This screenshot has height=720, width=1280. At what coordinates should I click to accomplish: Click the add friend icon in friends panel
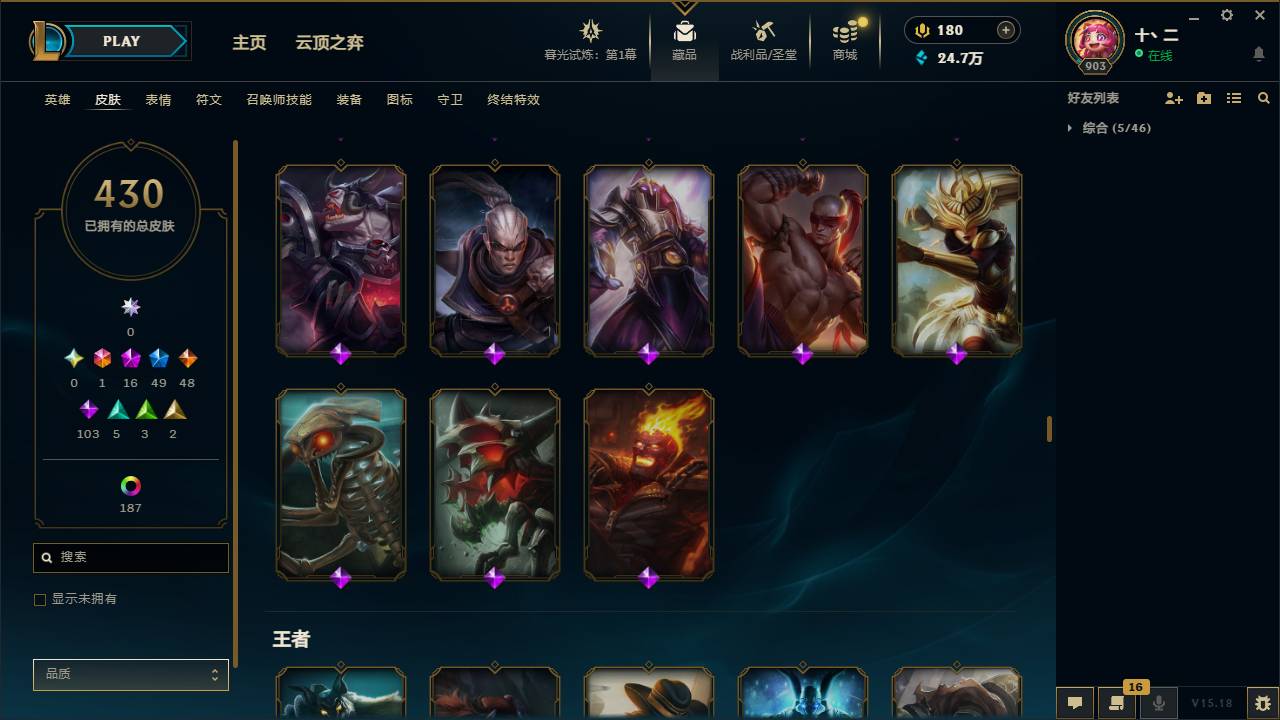click(1171, 98)
